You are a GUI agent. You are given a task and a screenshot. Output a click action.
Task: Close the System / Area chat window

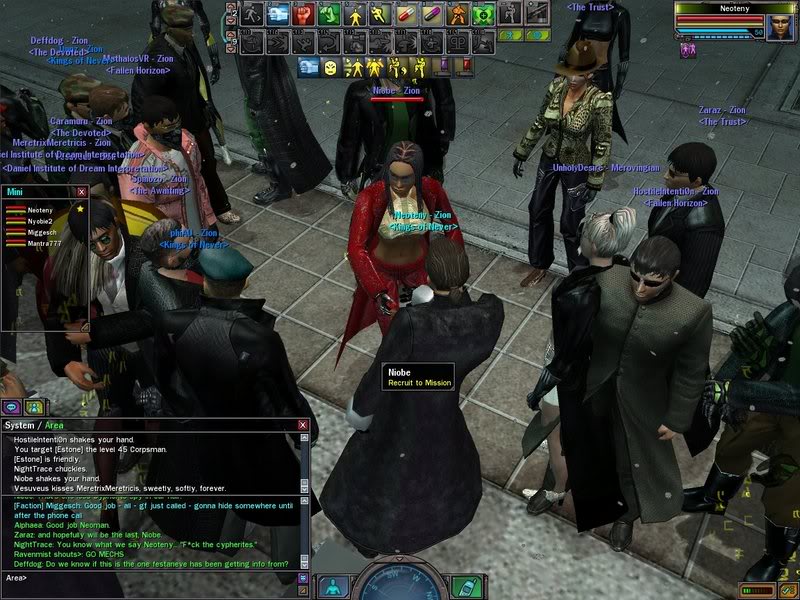tap(302, 425)
